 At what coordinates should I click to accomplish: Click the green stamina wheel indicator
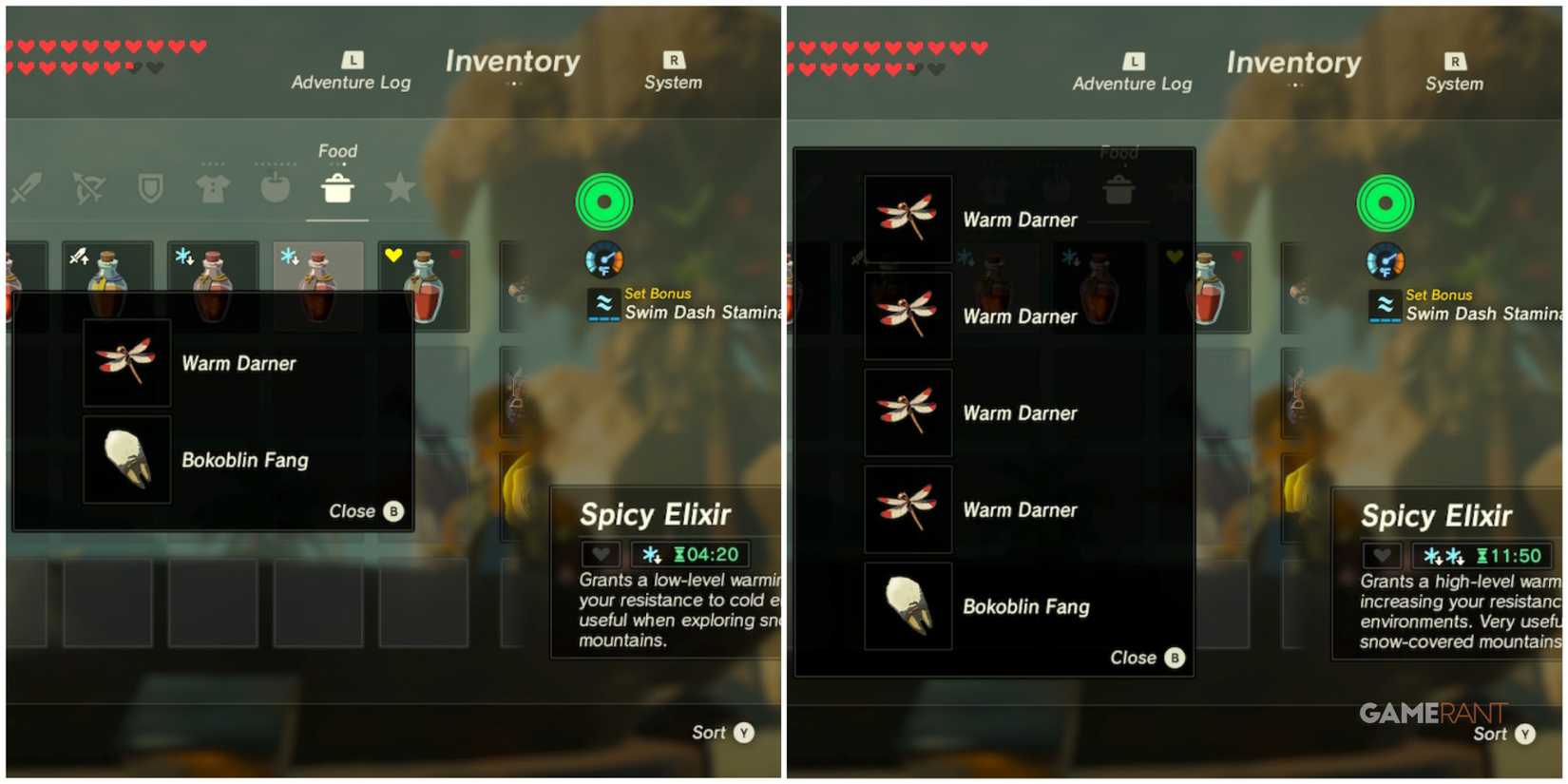pos(604,201)
